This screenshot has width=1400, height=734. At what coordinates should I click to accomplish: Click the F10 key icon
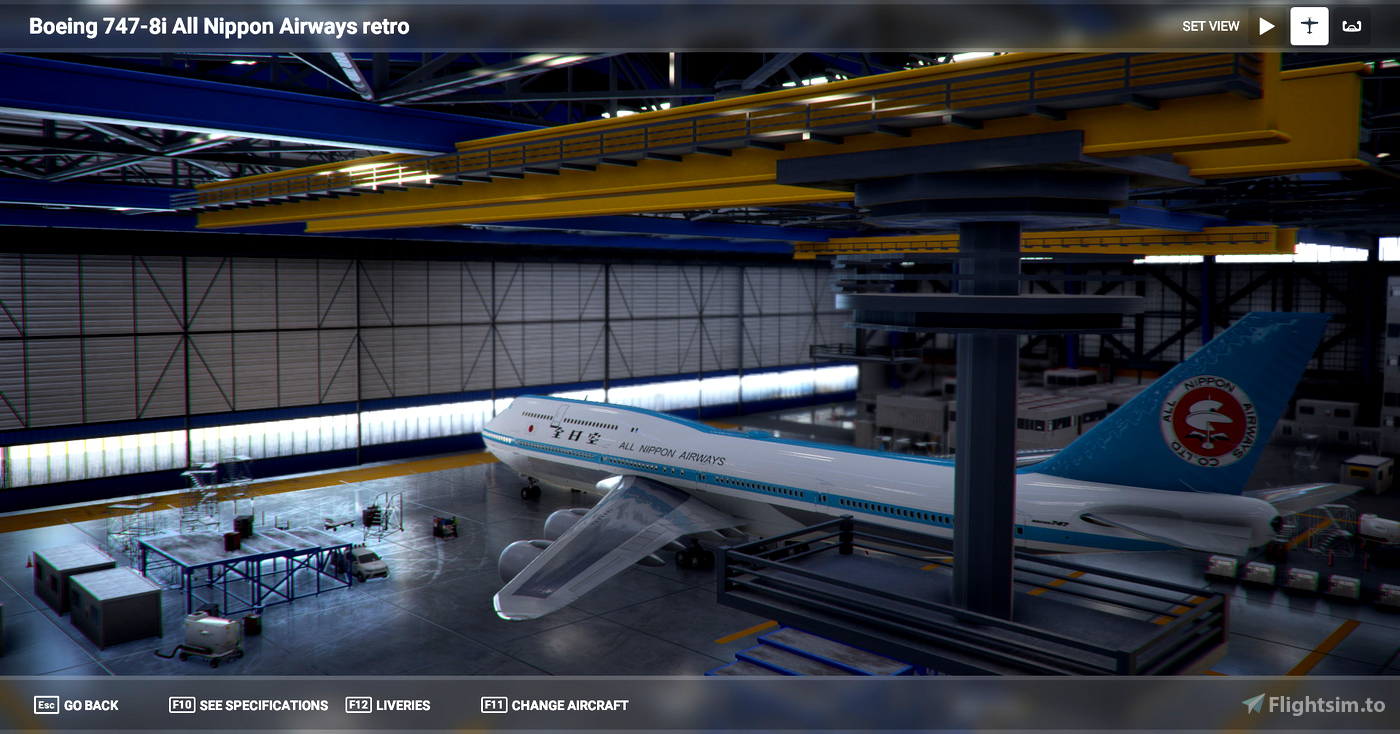[183, 705]
